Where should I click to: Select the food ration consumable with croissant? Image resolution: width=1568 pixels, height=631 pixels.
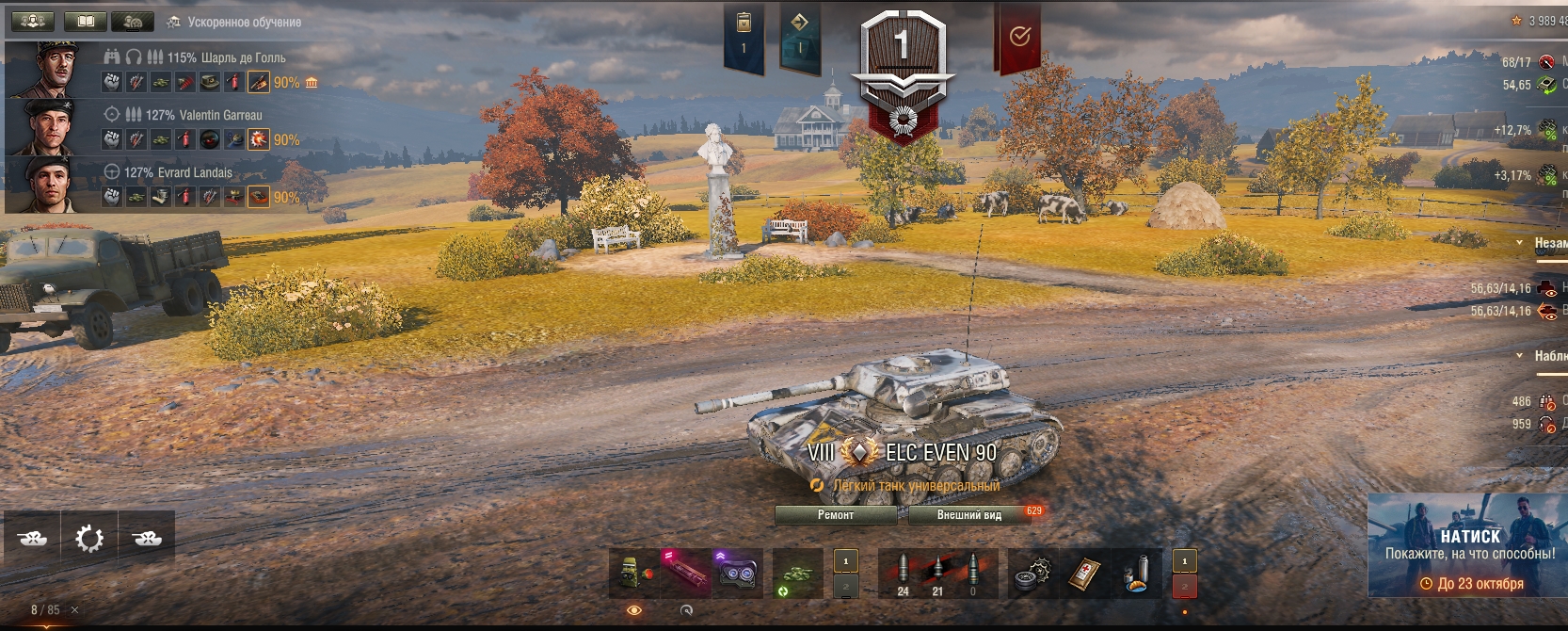[1137, 574]
